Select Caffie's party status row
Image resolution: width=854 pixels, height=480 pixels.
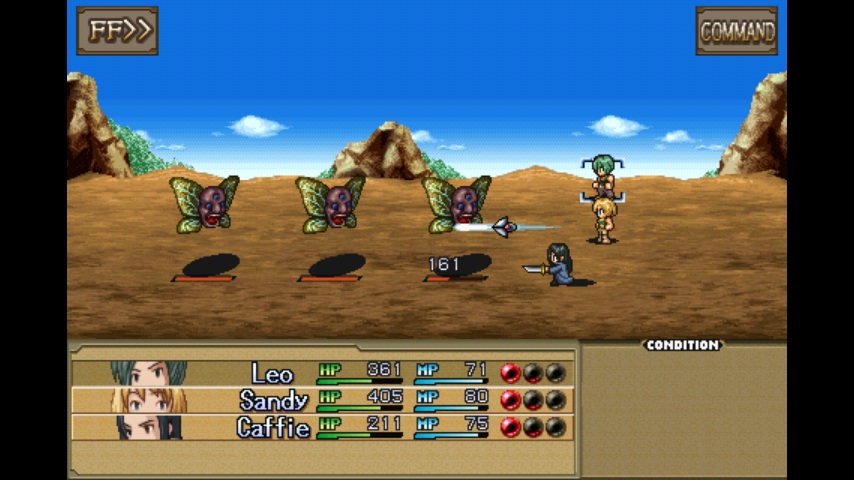[322, 427]
